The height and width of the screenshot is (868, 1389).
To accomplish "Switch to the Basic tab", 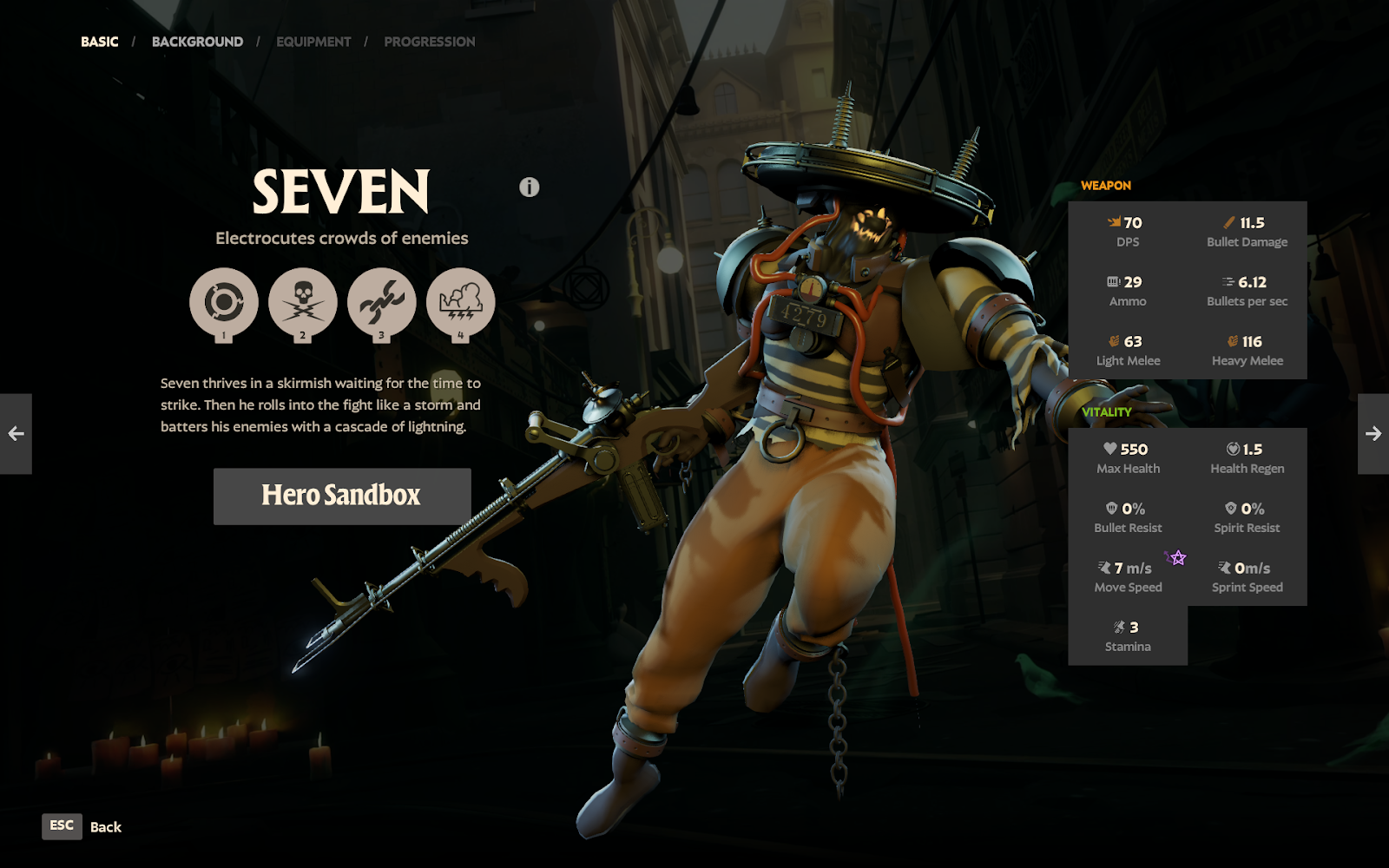I will [100, 42].
